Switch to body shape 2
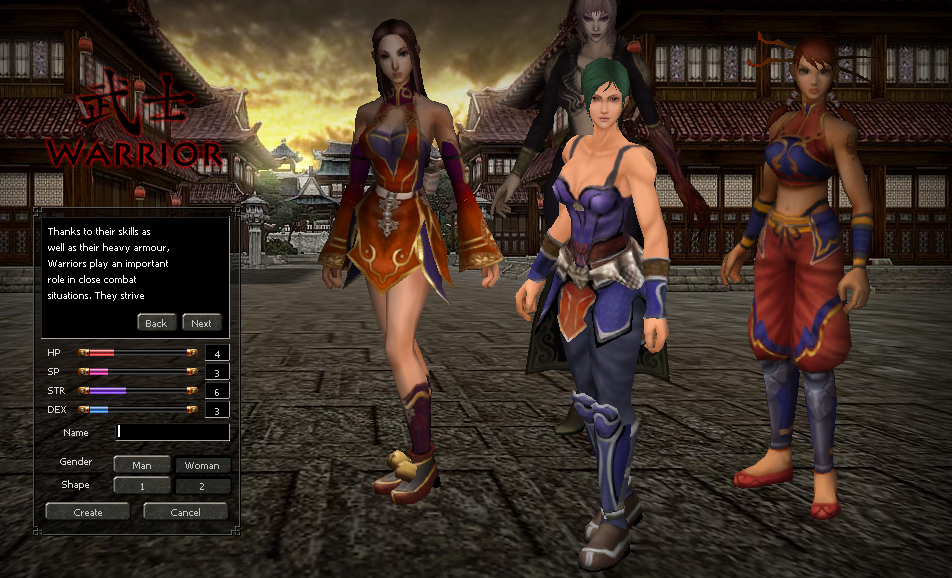This screenshot has width=952, height=578. [x=202, y=486]
